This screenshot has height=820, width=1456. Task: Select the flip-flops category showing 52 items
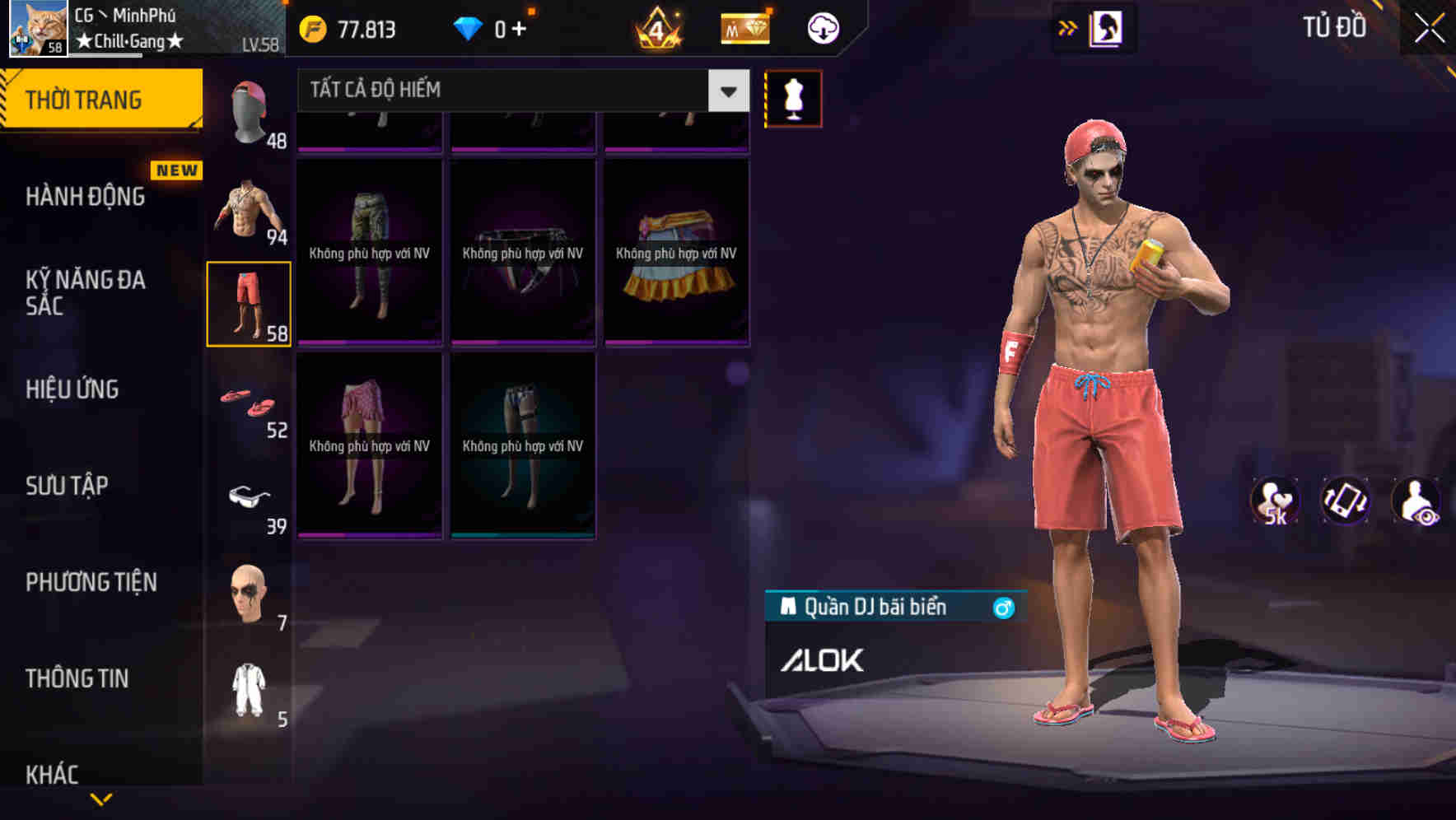pos(249,403)
